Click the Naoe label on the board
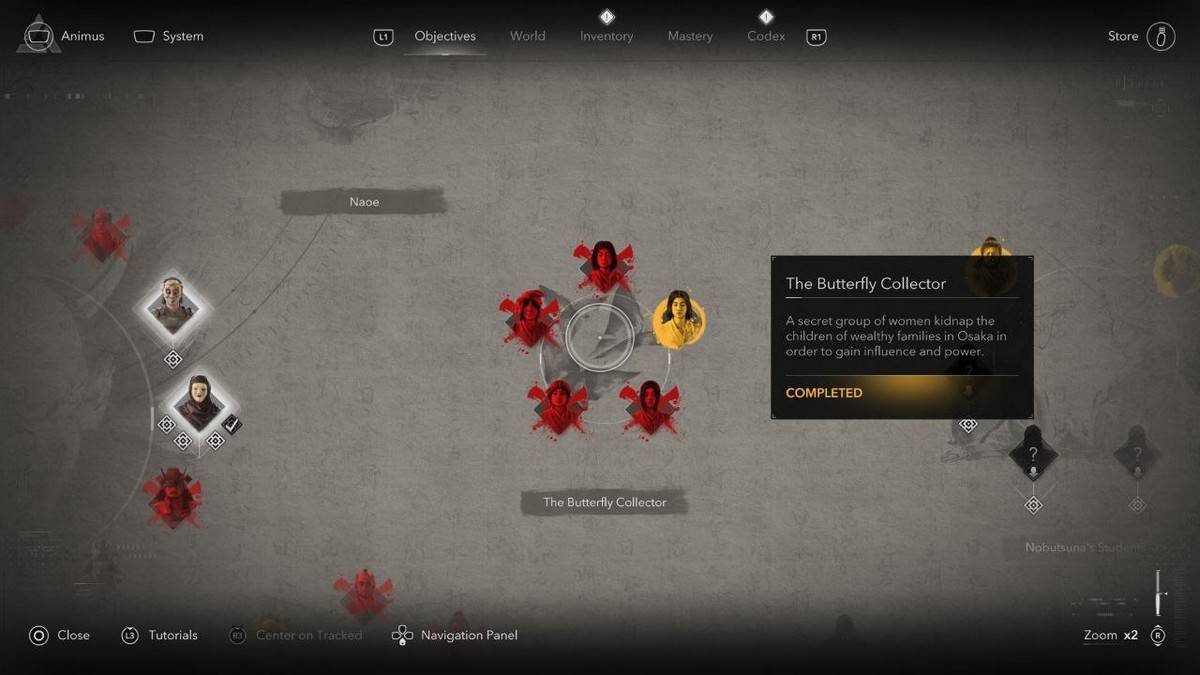Screen dimensions: 1200x675 364,202
